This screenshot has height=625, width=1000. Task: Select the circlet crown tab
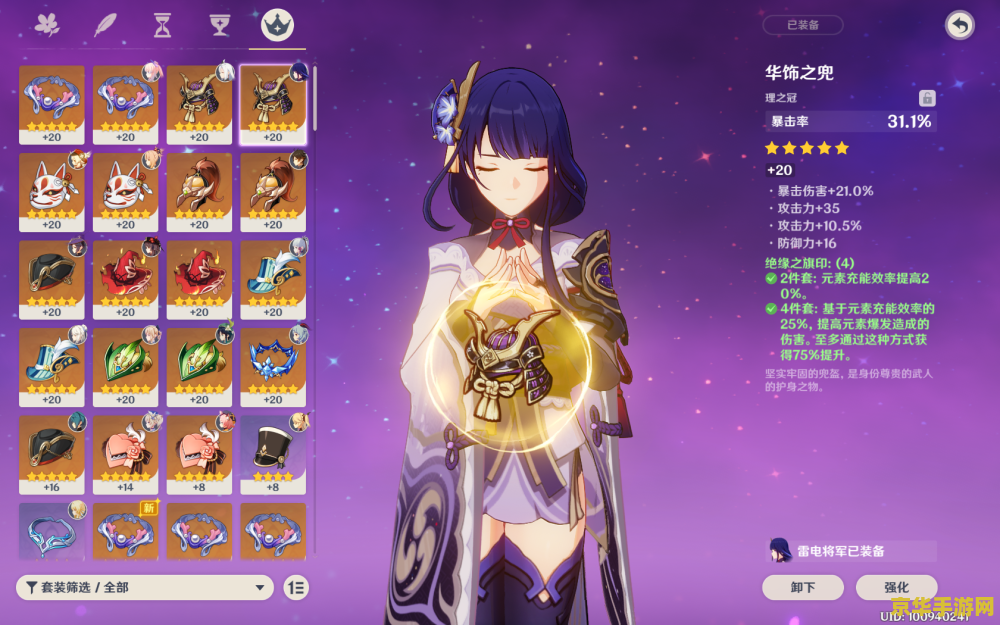coord(277,25)
